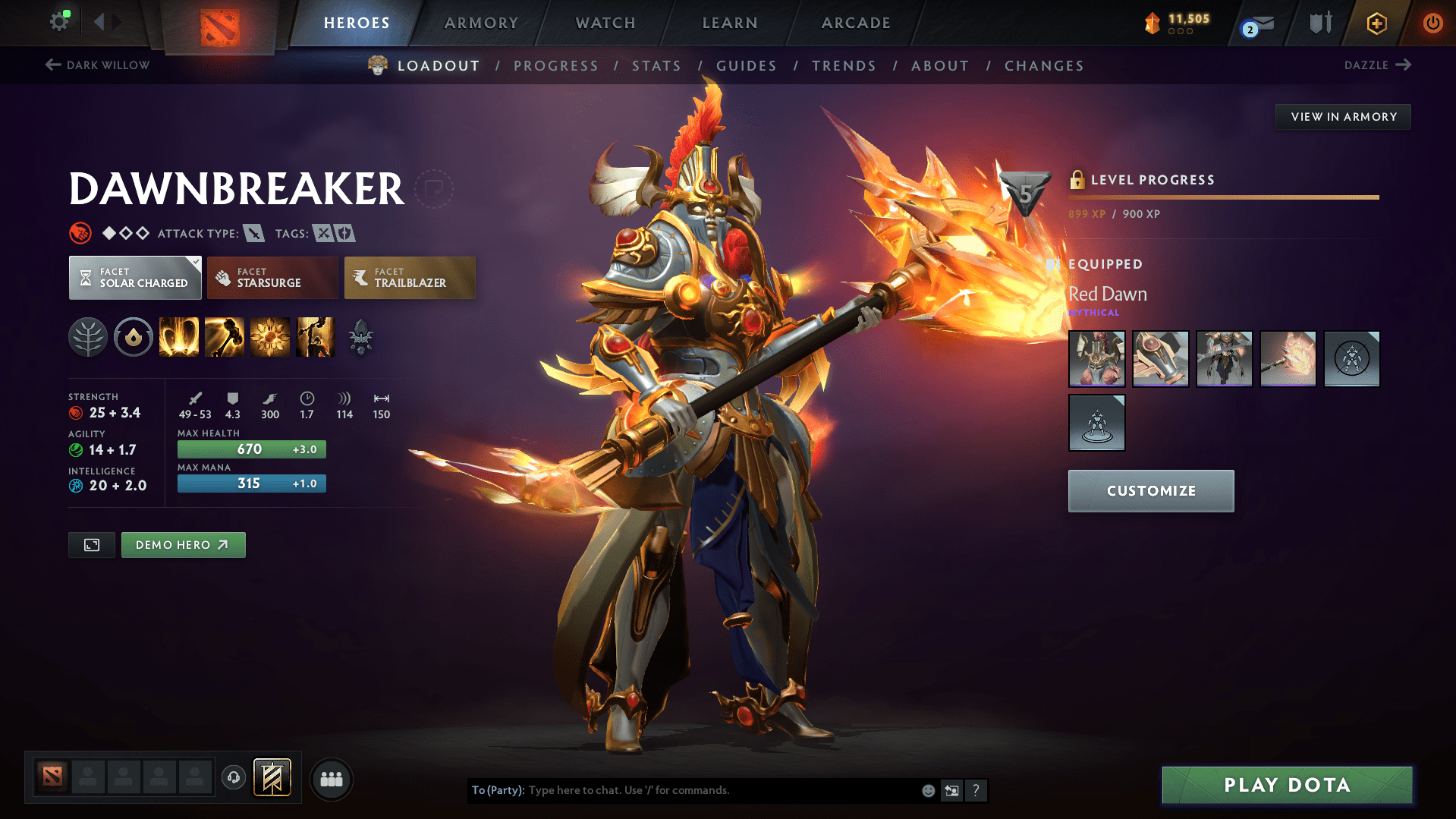Go to the Learn tab

point(730,23)
